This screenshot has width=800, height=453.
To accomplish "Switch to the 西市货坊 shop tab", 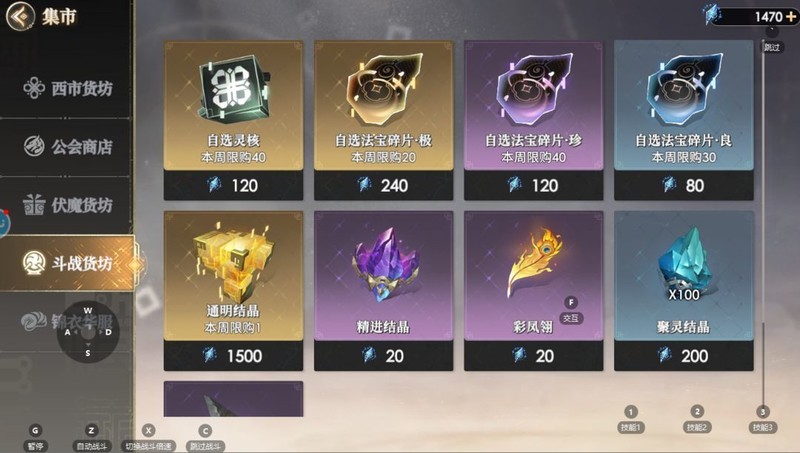I will pos(68,88).
